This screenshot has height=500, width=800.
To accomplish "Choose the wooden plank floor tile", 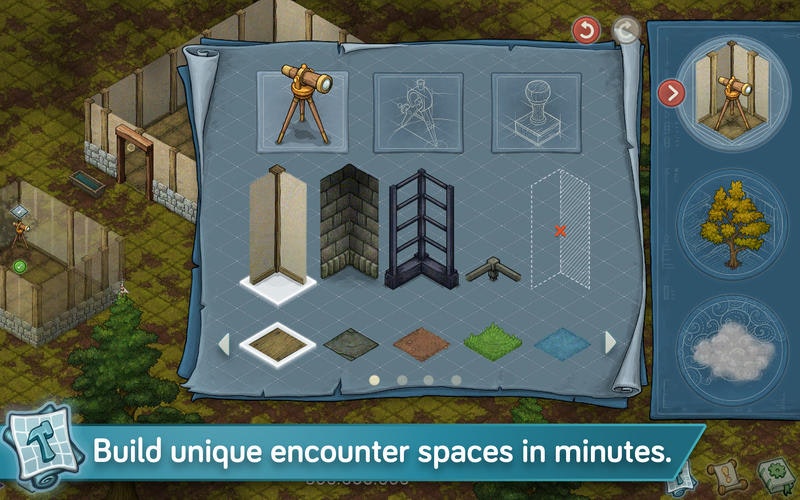I will [278, 343].
